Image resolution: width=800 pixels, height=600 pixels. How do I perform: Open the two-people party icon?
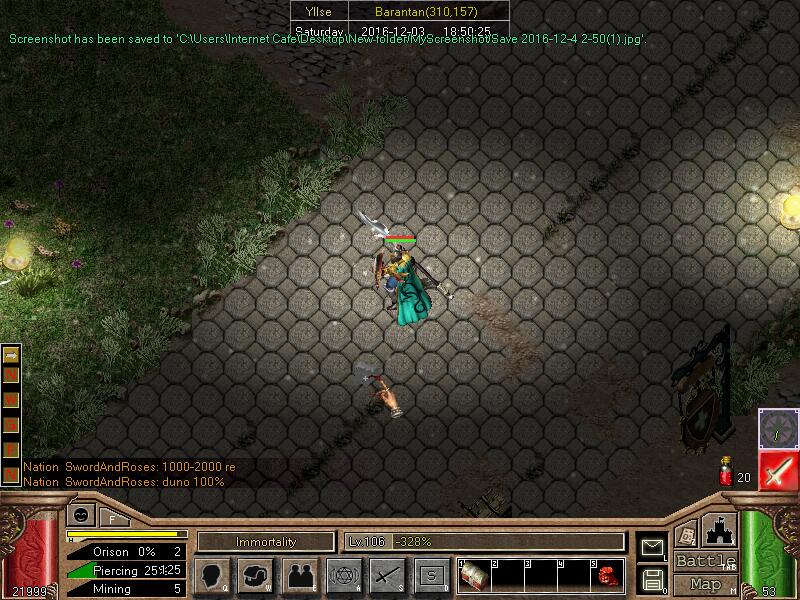300,575
